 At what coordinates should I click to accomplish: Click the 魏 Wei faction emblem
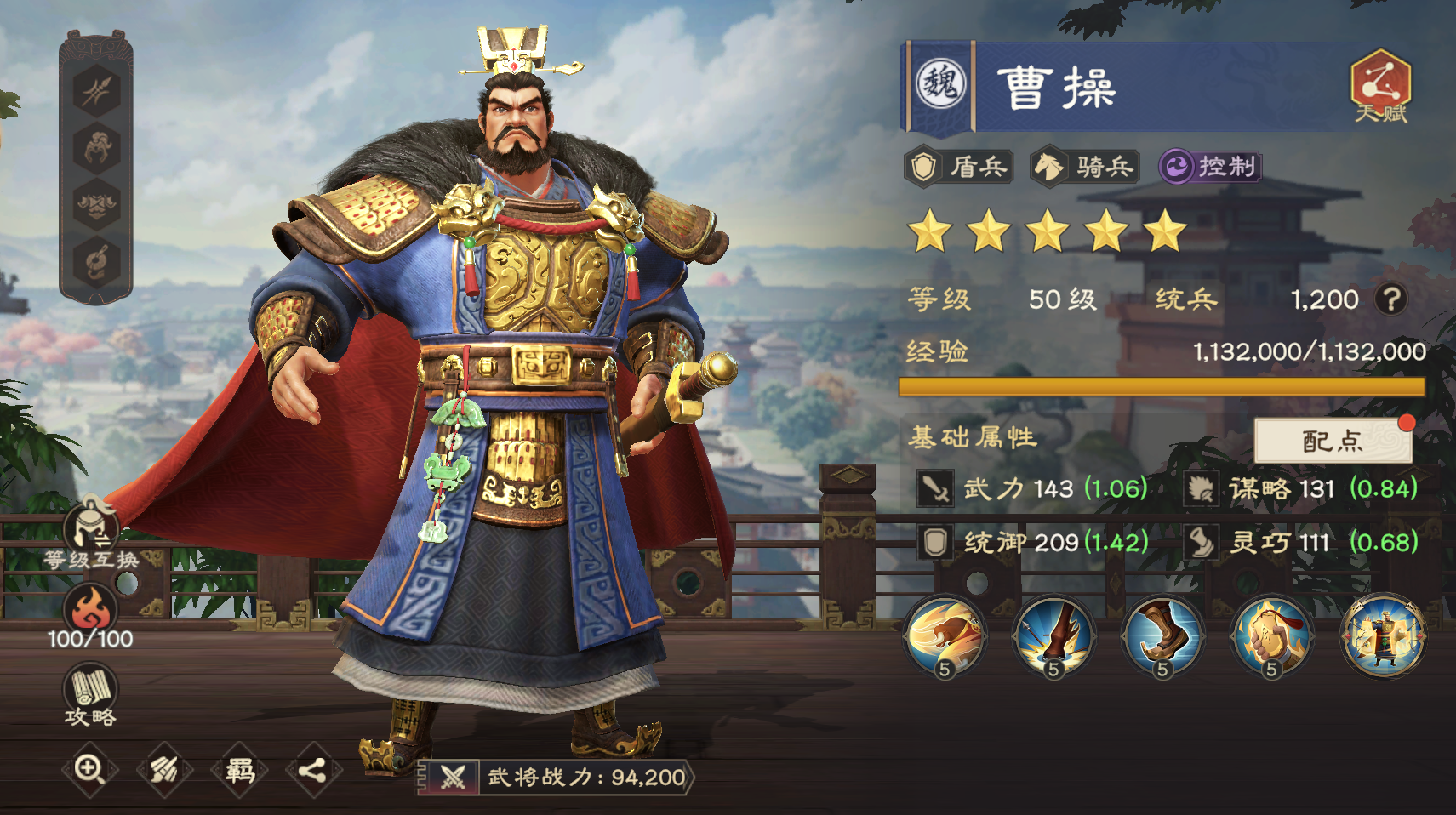(x=939, y=85)
